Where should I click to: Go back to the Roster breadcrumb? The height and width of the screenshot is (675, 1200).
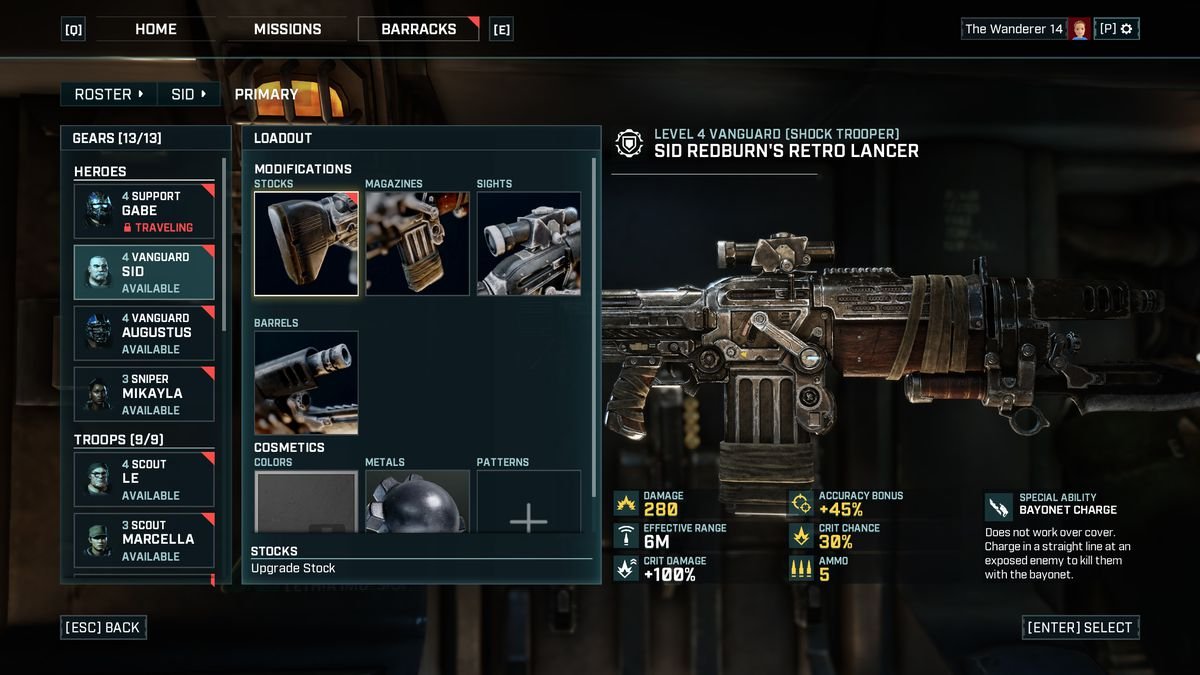(x=109, y=94)
